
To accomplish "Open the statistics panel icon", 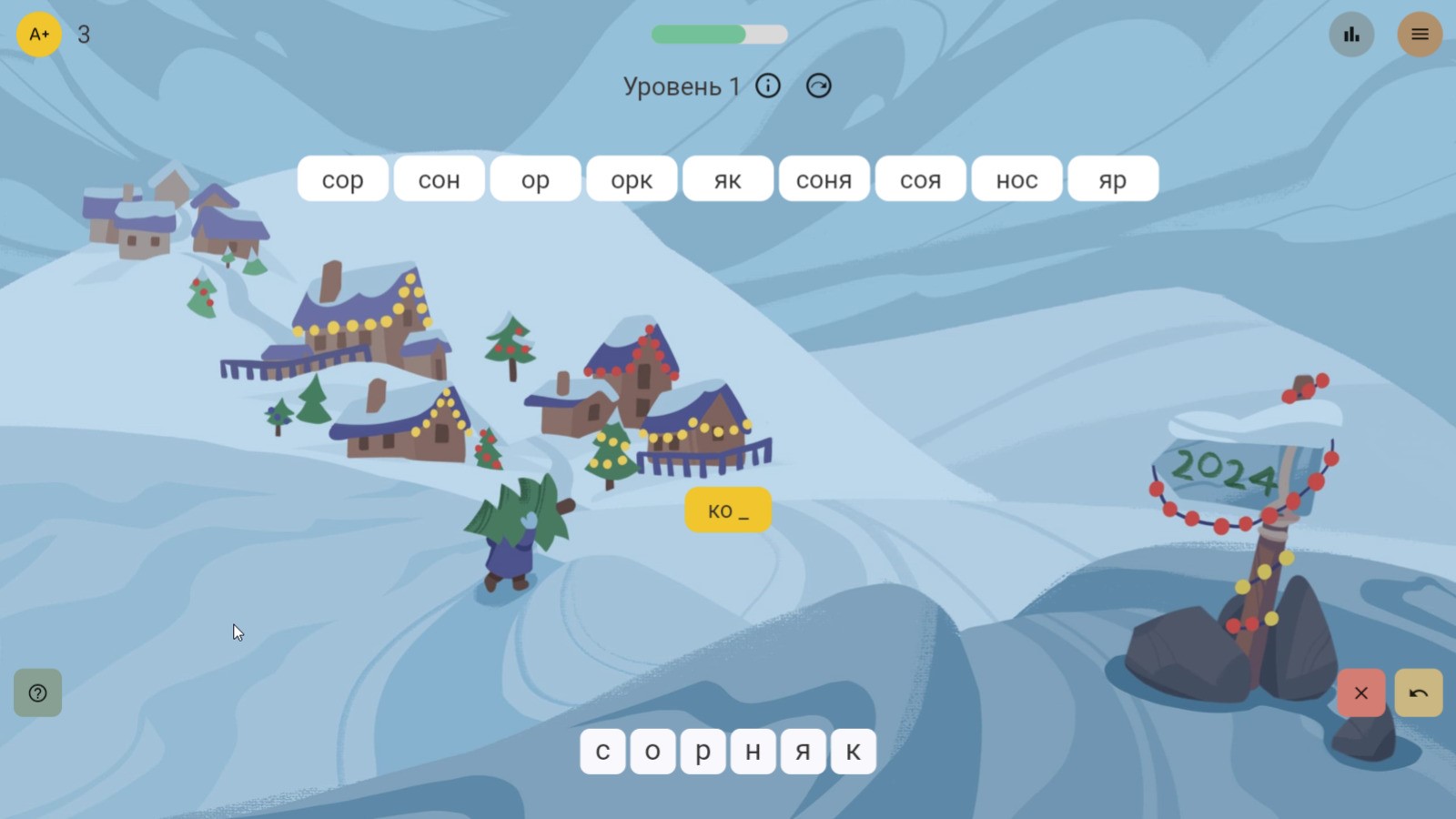I will click(x=1350, y=35).
